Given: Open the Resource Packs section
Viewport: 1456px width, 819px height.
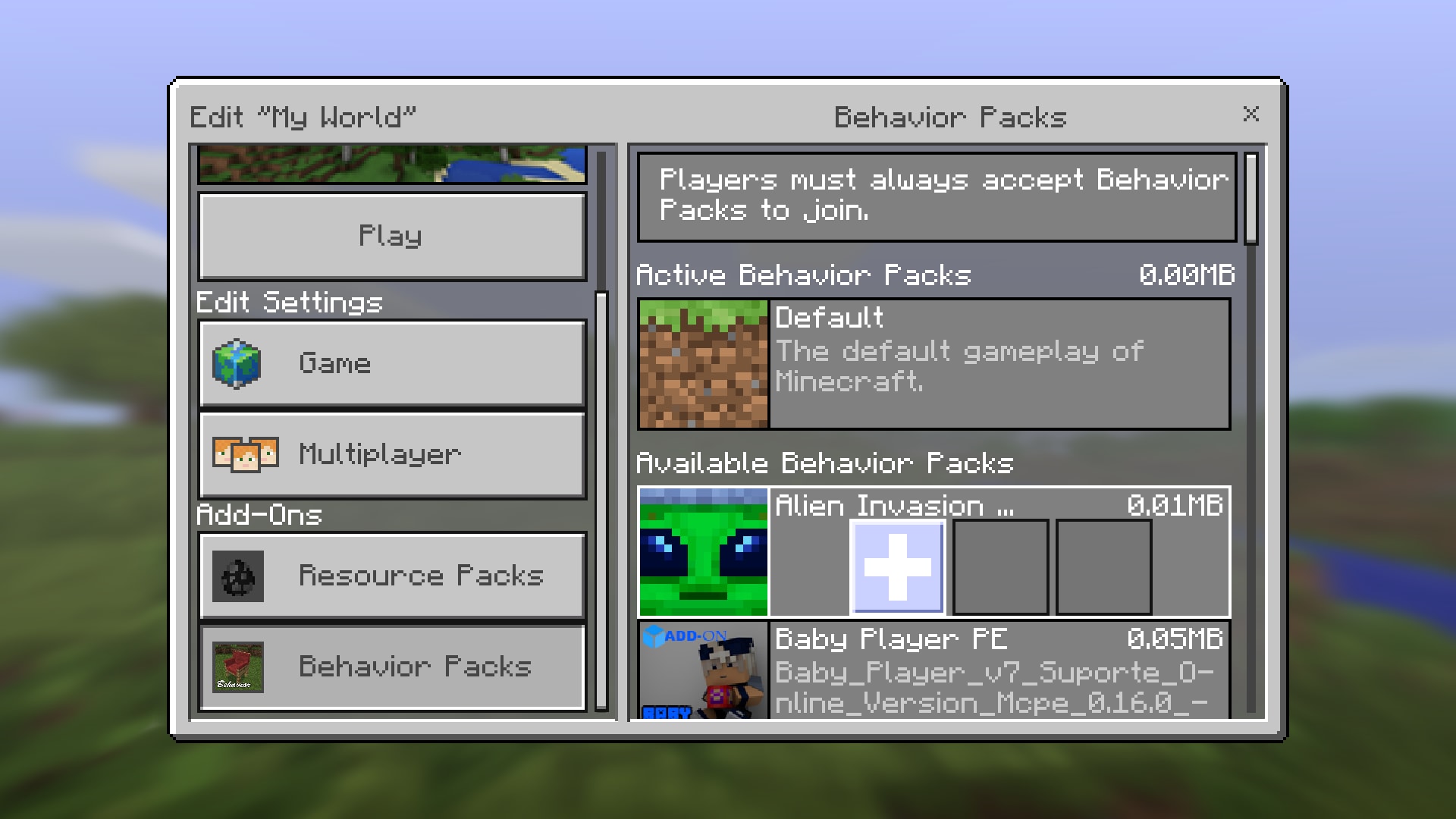Looking at the screenshot, I should coord(391,576).
